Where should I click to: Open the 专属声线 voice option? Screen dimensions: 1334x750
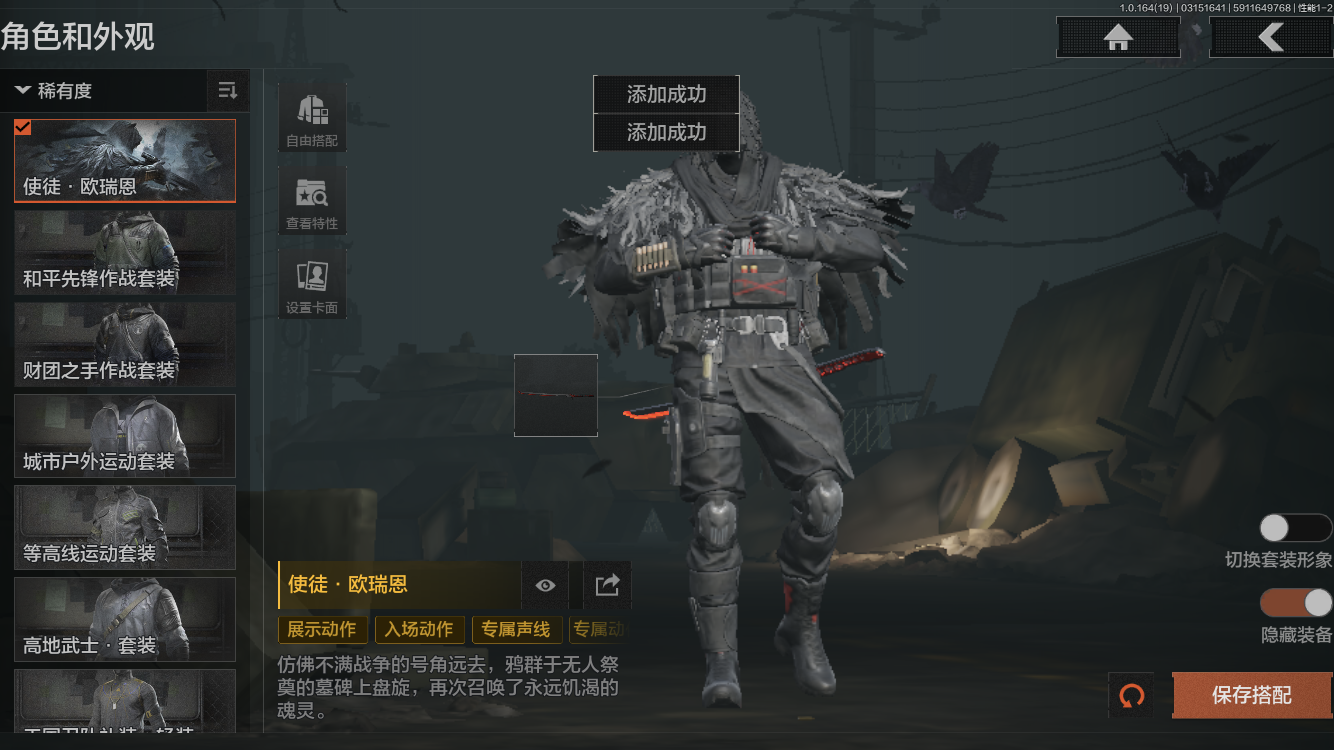tap(518, 630)
